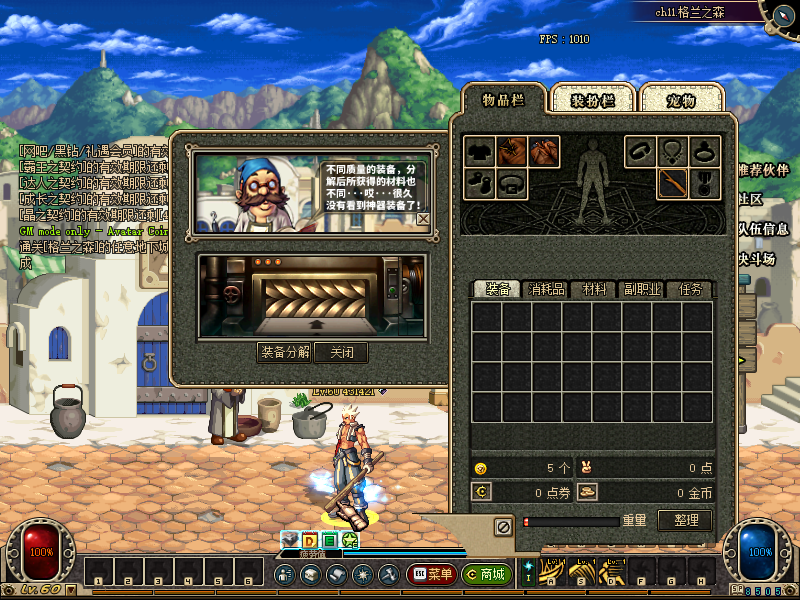Close the disassembly window via 关闭
The height and width of the screenshot is (600, 800).
[x=340, y=352]
